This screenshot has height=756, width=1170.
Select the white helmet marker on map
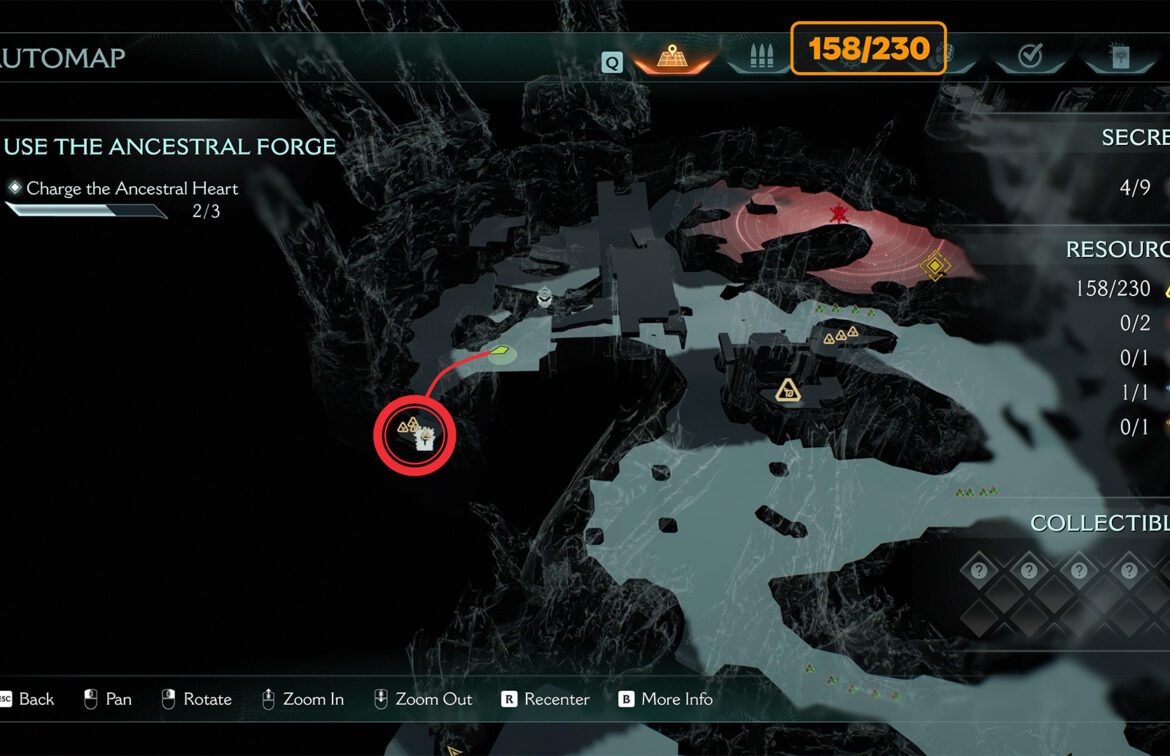[545, 296]
